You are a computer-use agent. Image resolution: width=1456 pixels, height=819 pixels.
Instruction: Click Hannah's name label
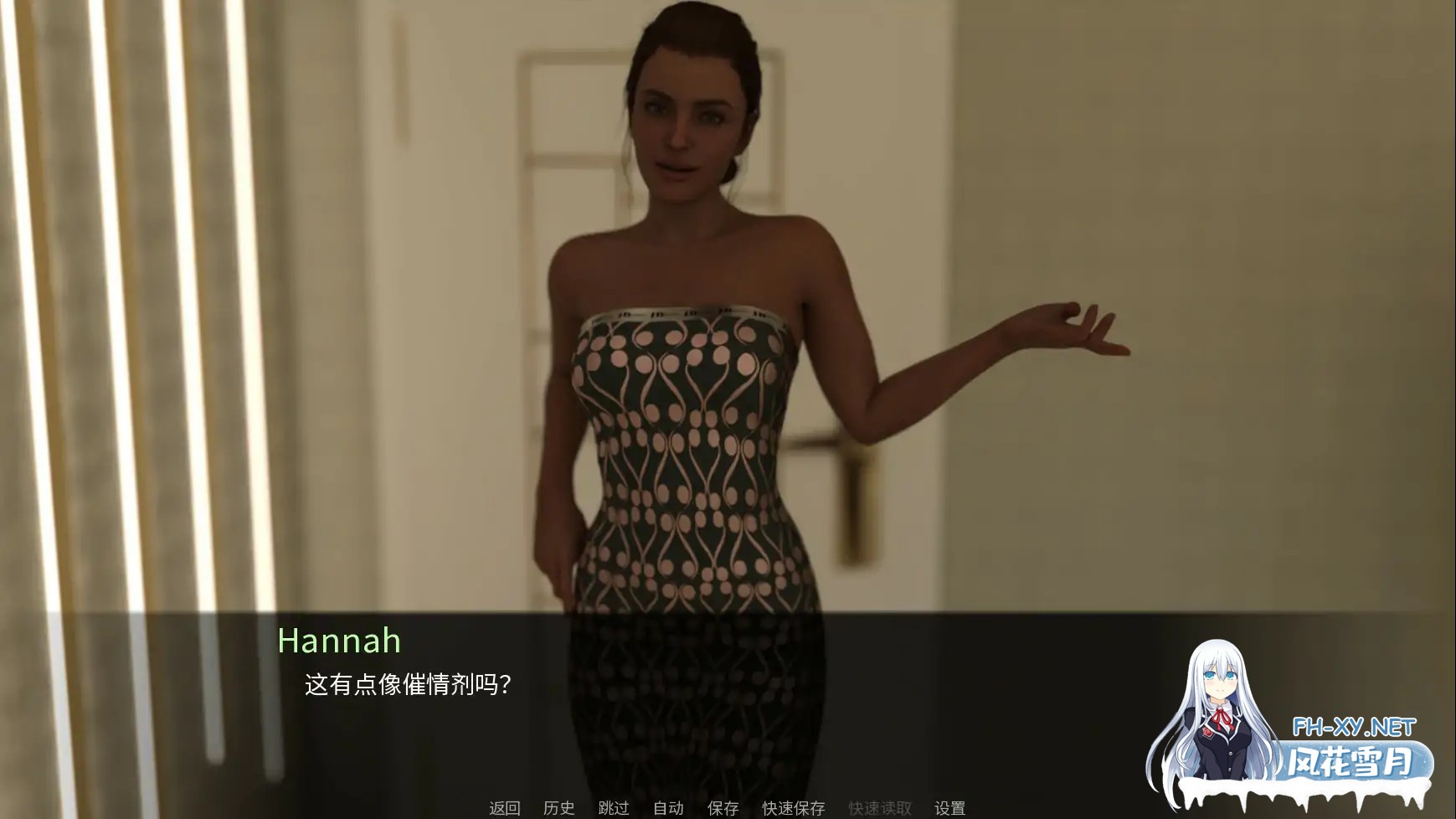tap(338, 642)
